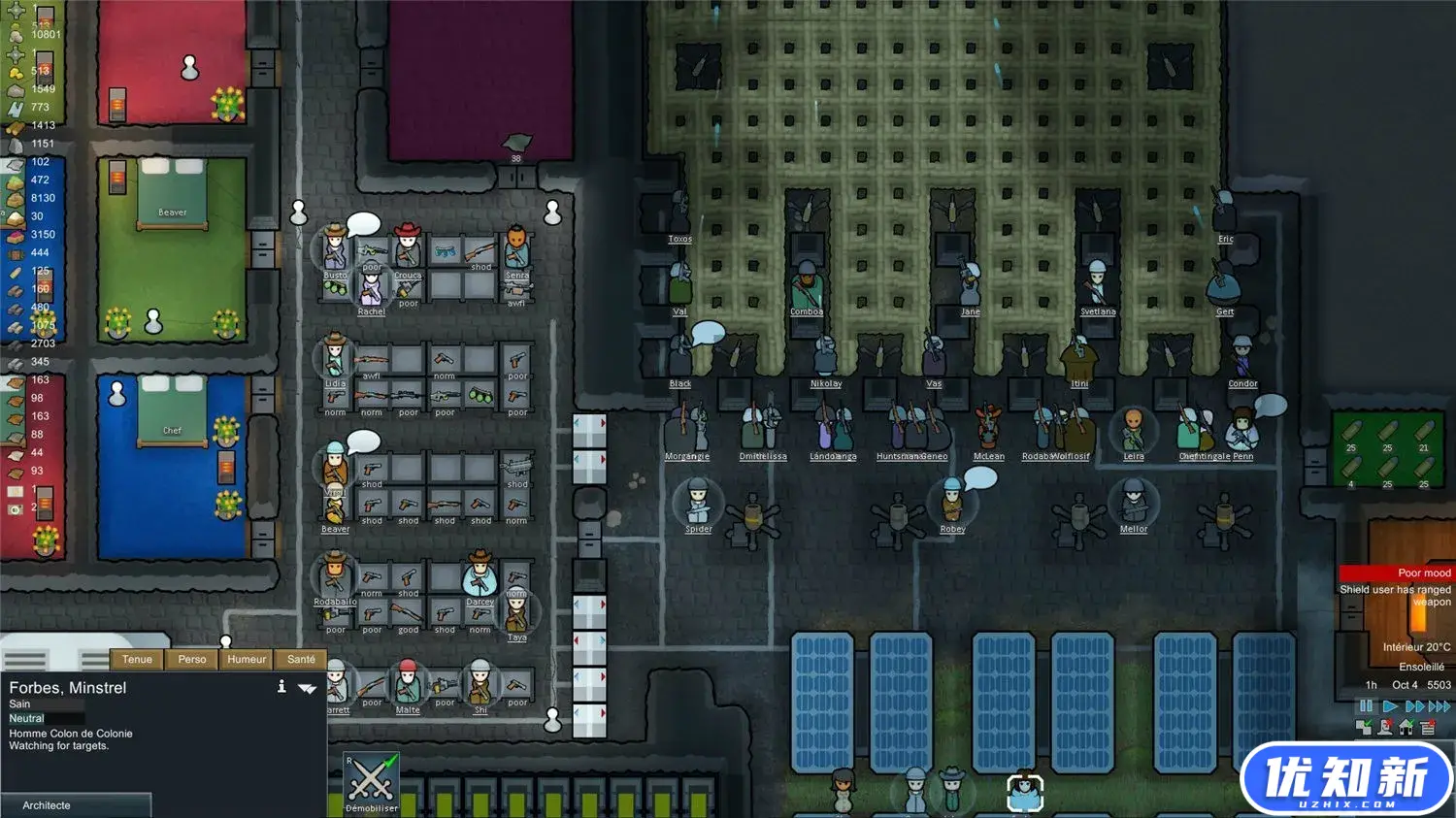1456x818 pixels.
Task: Click the double-arrow icon in the inspect panel
Action: tap(308, 688)
